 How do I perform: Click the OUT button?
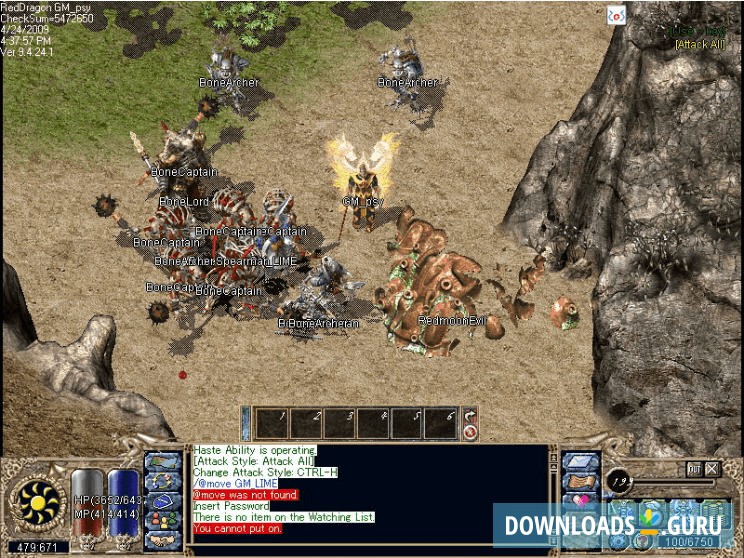tap(693, 468)
